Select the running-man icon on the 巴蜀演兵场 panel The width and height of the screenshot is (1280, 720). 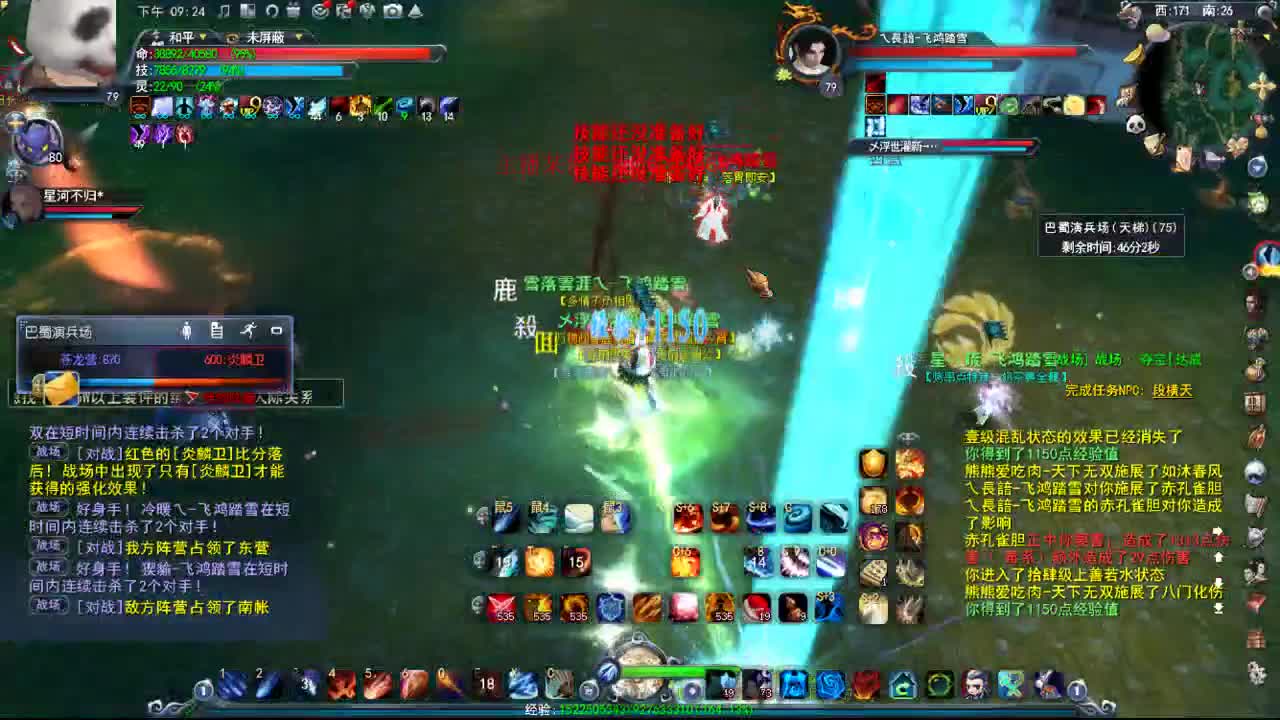coord(249,331)
